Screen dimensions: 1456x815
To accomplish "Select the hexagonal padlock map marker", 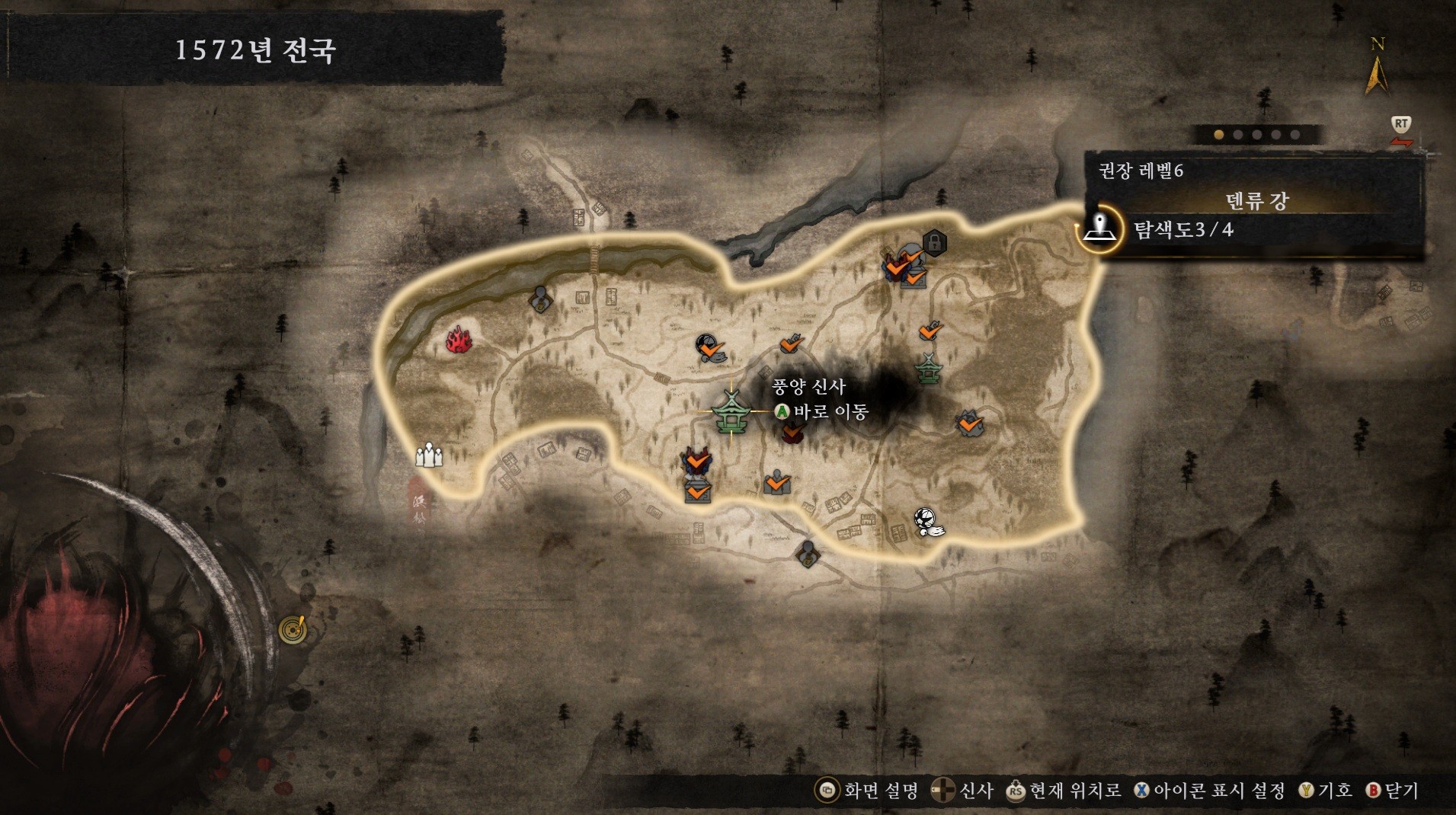I will [934, 242].
